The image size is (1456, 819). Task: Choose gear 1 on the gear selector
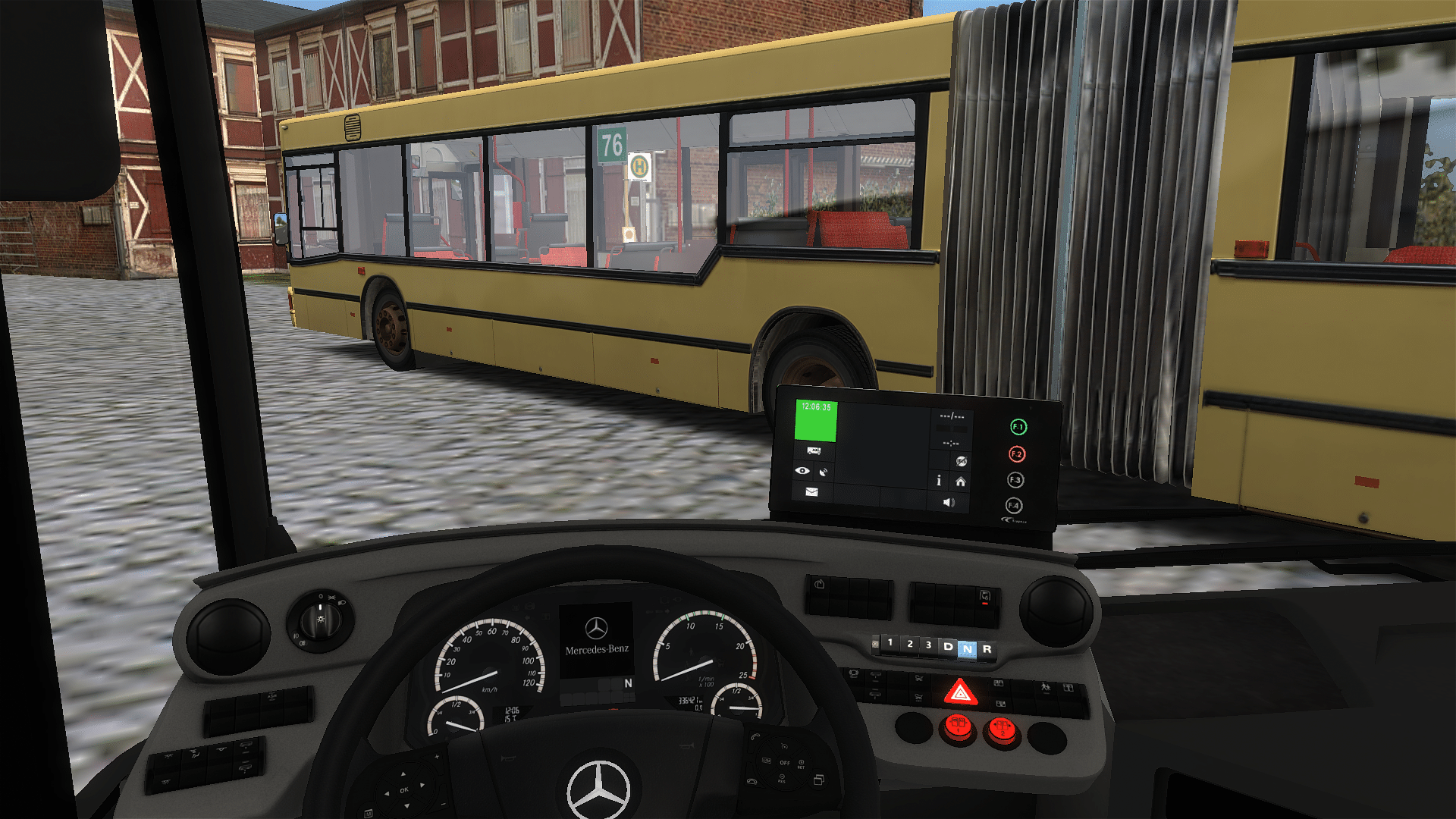click(890, 643)
